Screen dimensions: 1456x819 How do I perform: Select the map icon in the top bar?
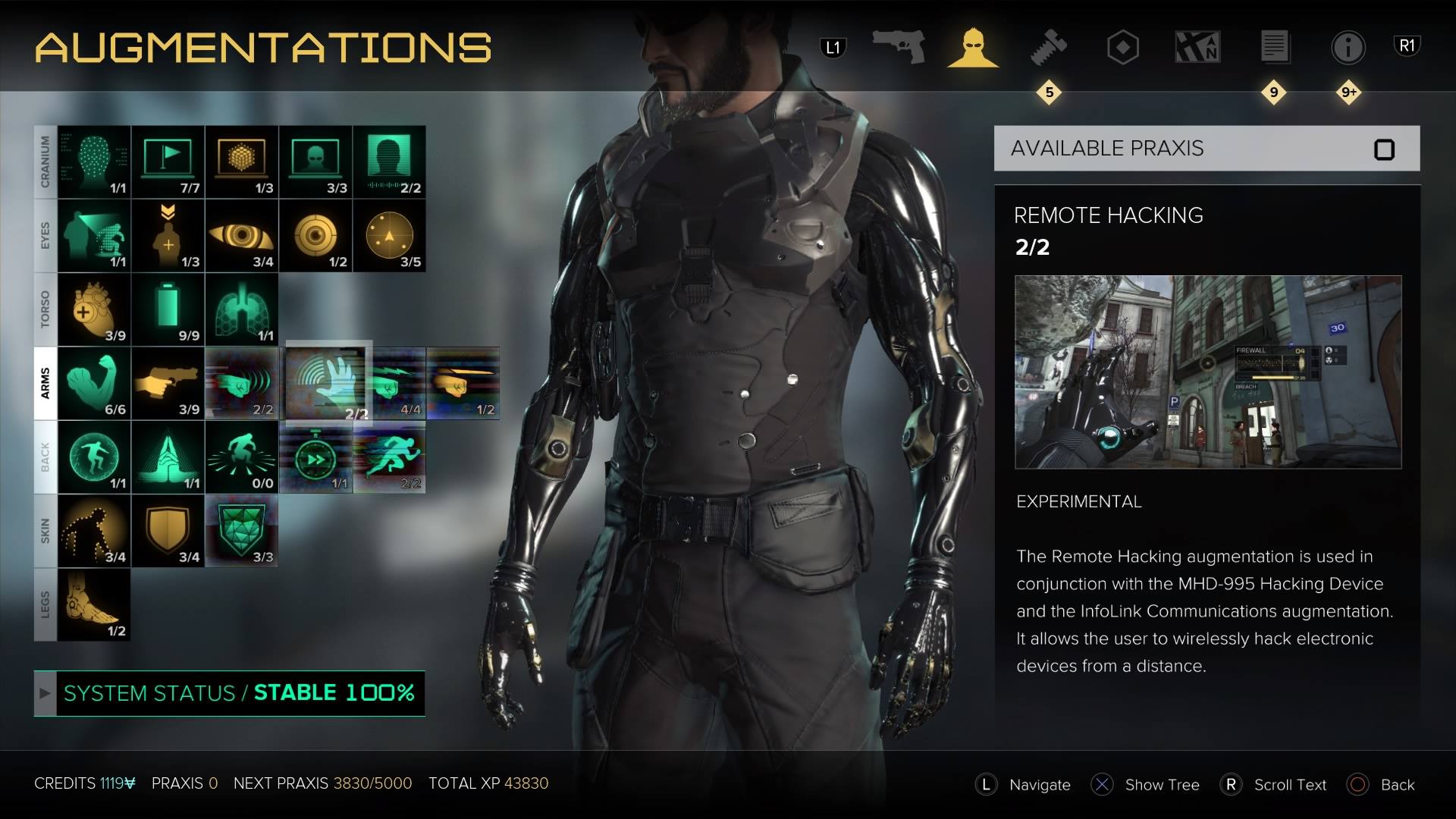coord(1198,47)
